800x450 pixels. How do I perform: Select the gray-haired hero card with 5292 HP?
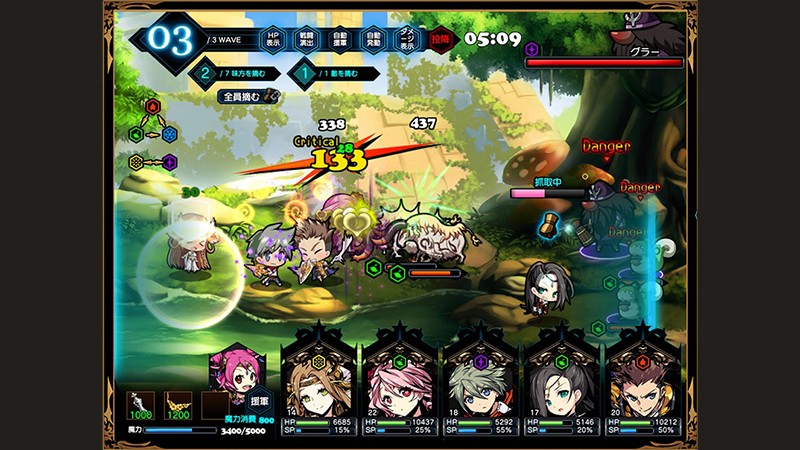481,380
